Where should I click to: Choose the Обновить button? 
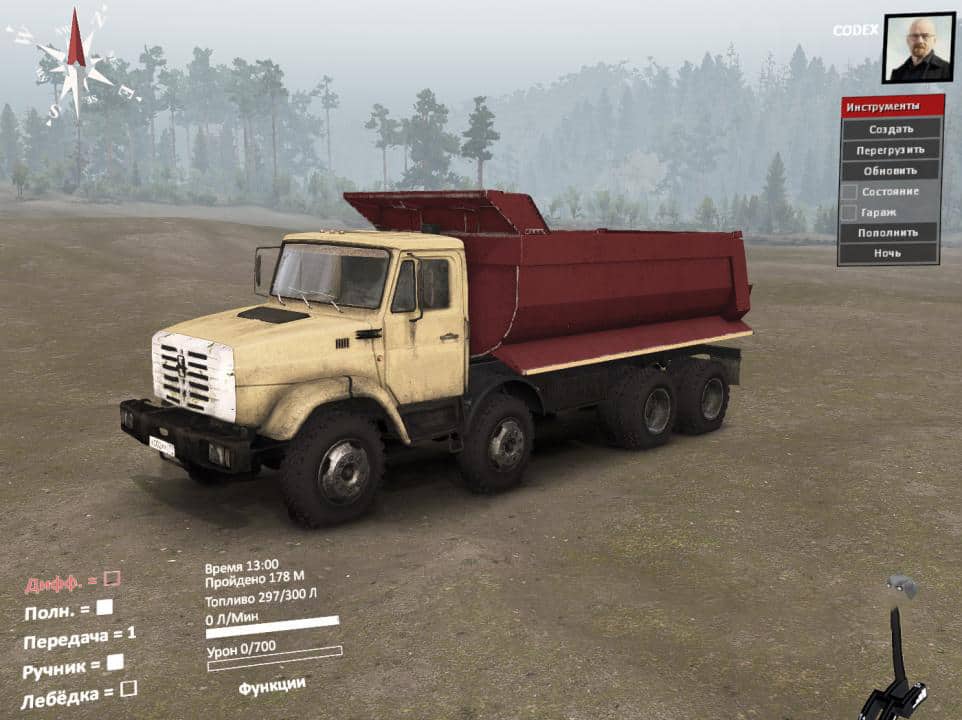click(x=890, y=170)
